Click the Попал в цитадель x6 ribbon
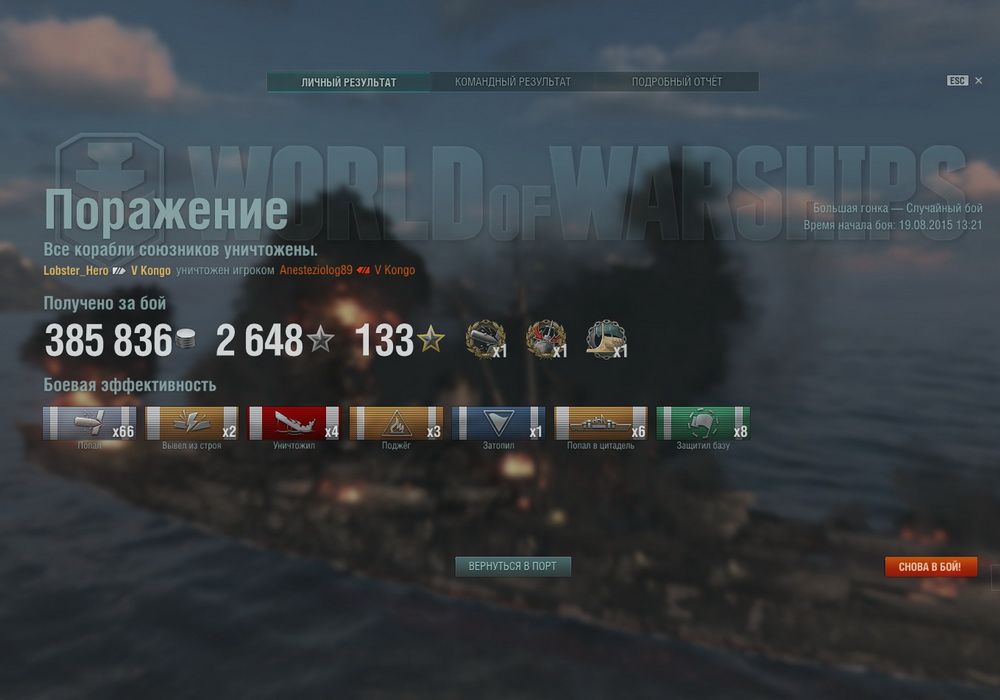Image resolution: width=1000 pixels, height=700 pixels. [x=600, y=423]
